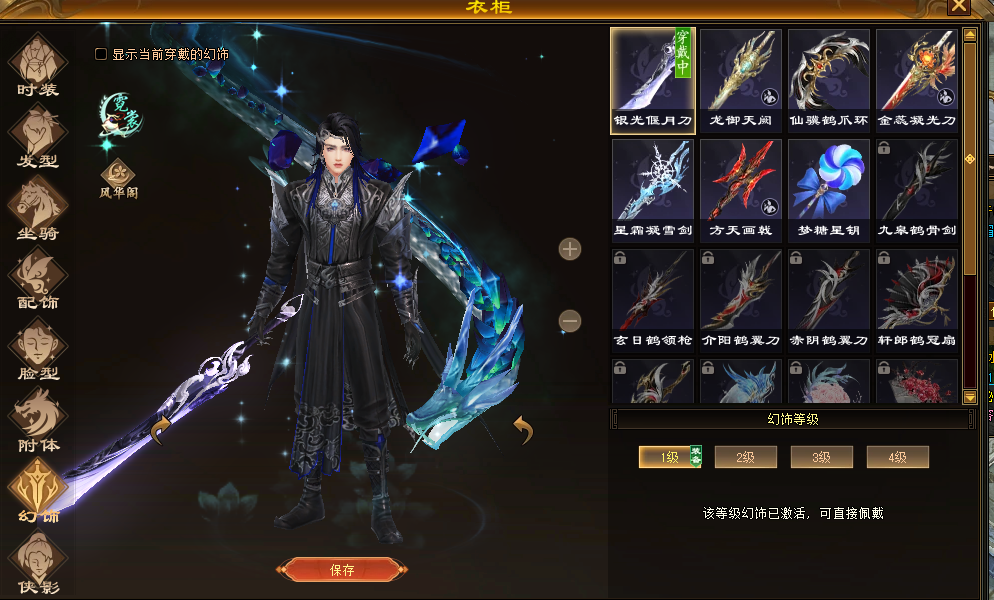Choose the 附体 tab
994x600 pixels.
38,421
